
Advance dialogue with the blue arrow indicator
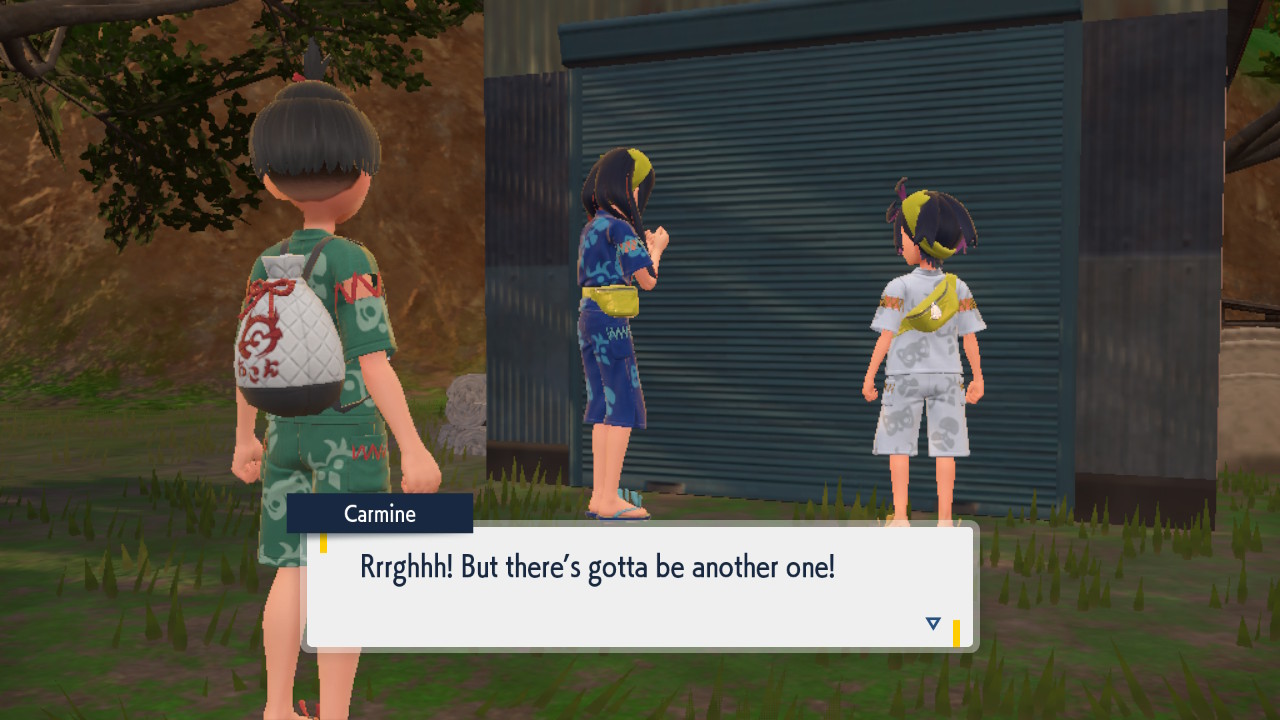[933, 624]
